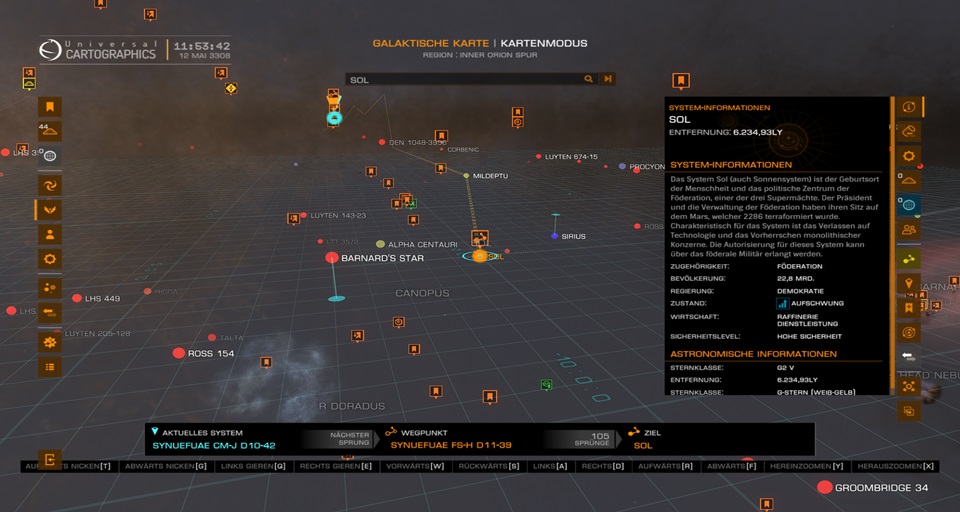The width and height of the screenshot is (960, 512).
Task: Select the galaxy spiral icon on left
Action: 50,185
